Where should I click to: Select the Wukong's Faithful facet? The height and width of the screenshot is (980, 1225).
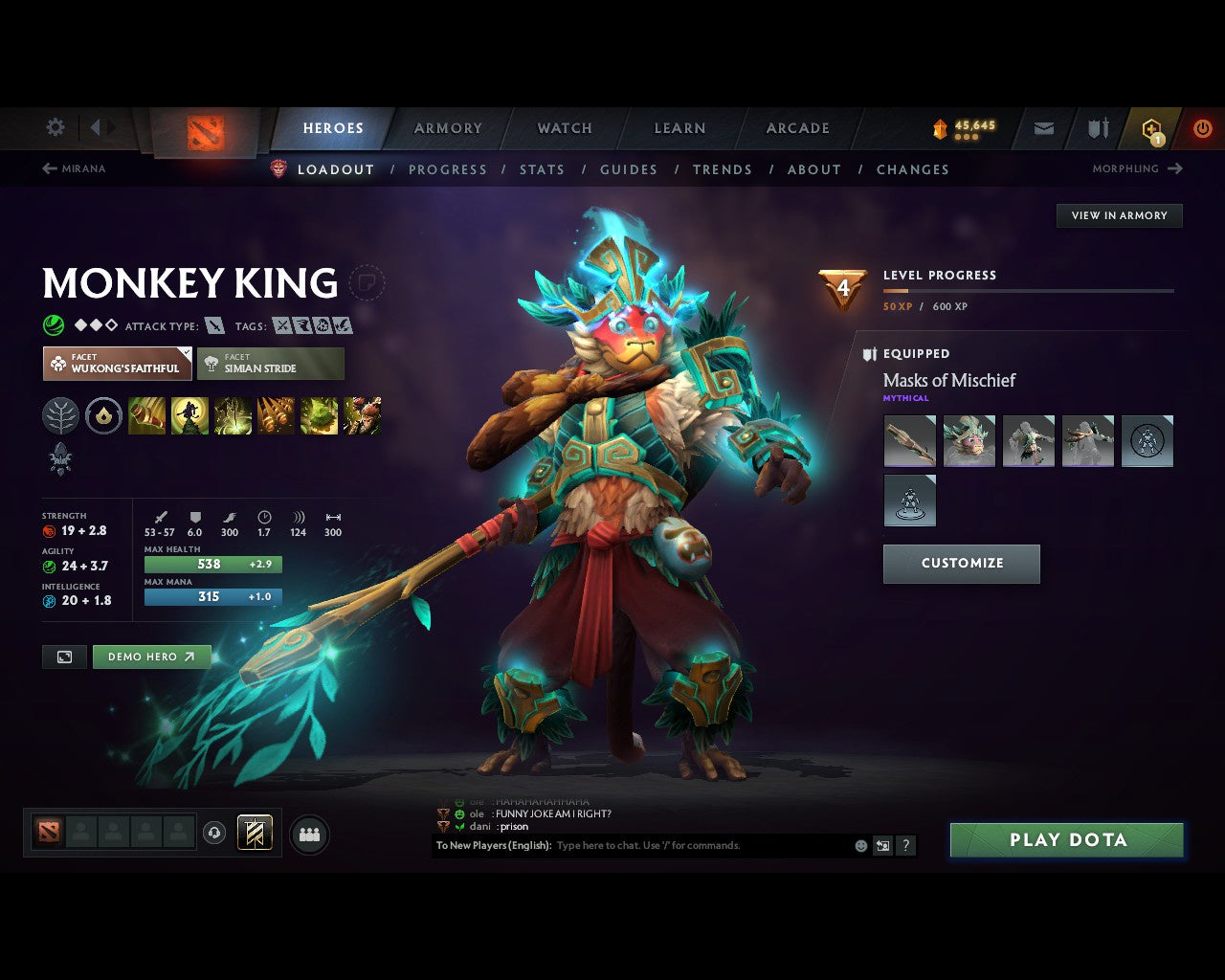point(117,363)
